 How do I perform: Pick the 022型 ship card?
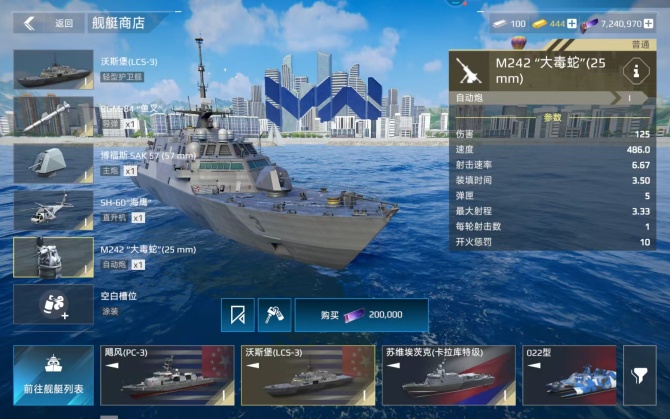click(x=569, y=375)
